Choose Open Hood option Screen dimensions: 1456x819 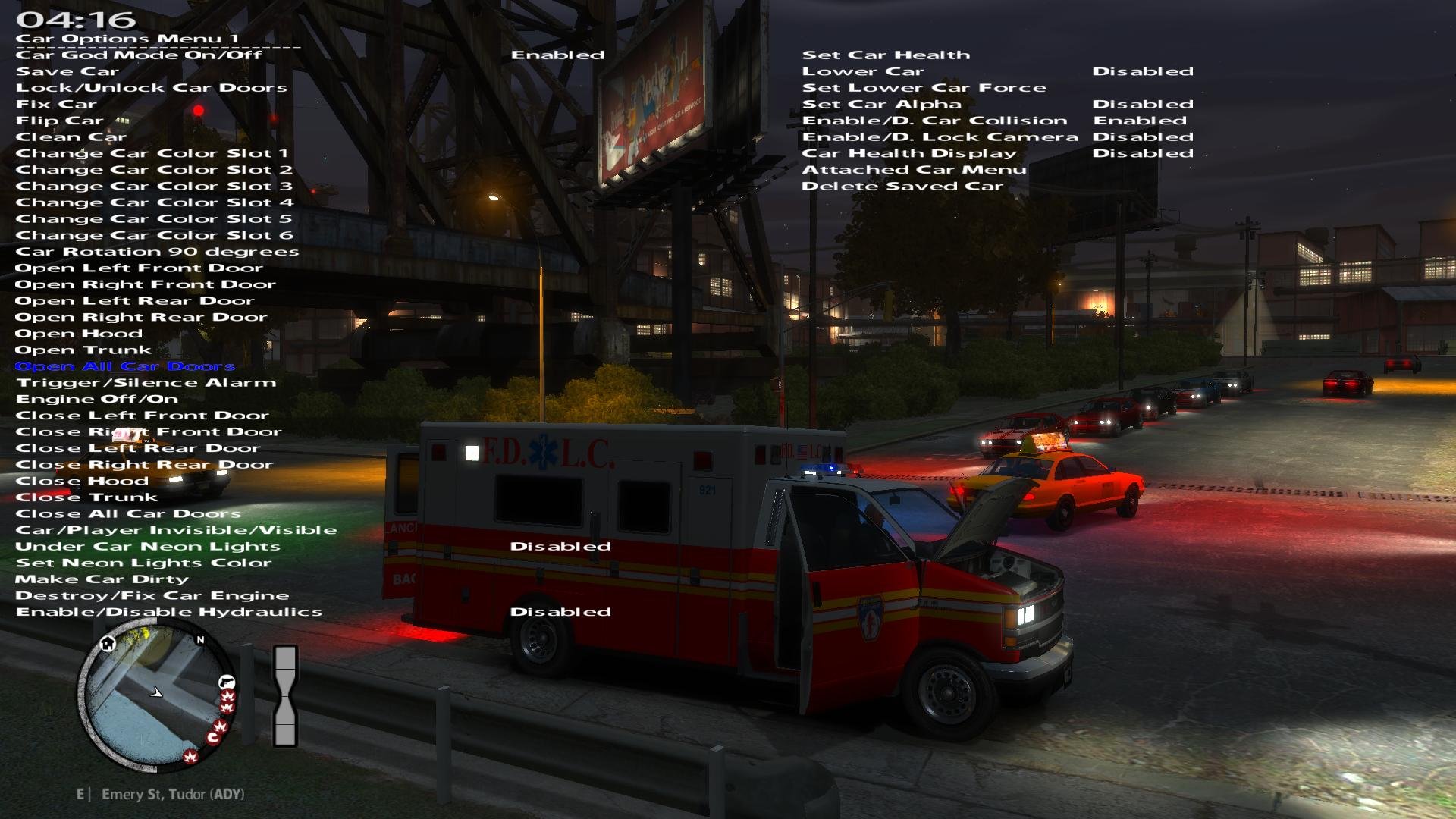(79, 334)
